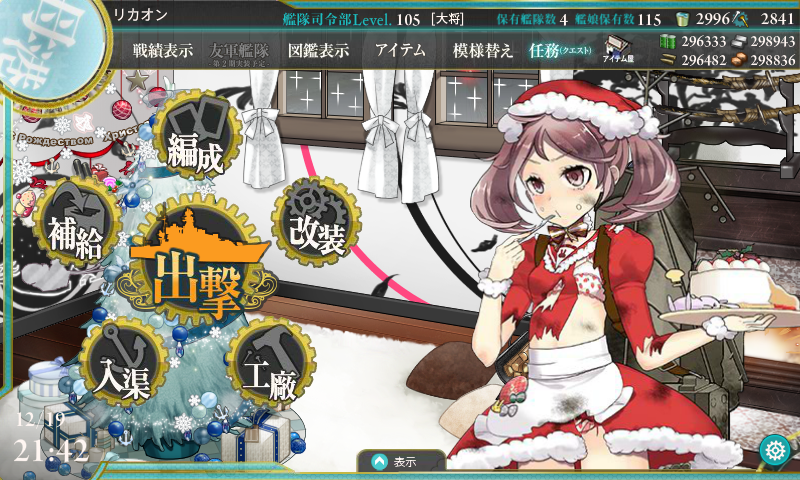800x480 pixels.
Task: Open settings with the teal gear icon
Action: (x=772, y=449)
